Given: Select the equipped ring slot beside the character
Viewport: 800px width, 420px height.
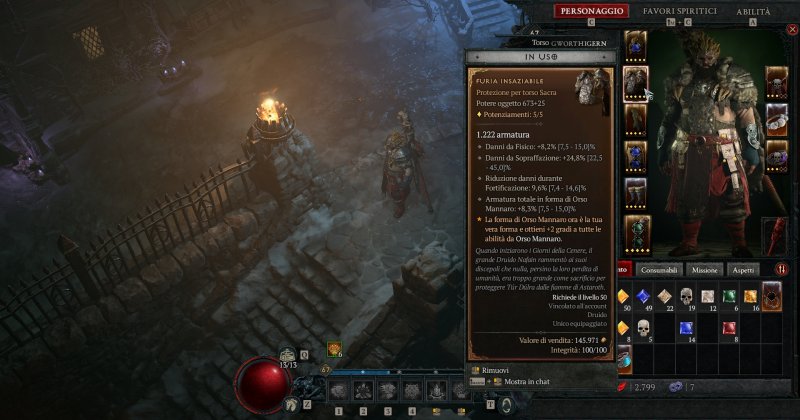Looking at the screenshot, I should (x=777, y=119).
